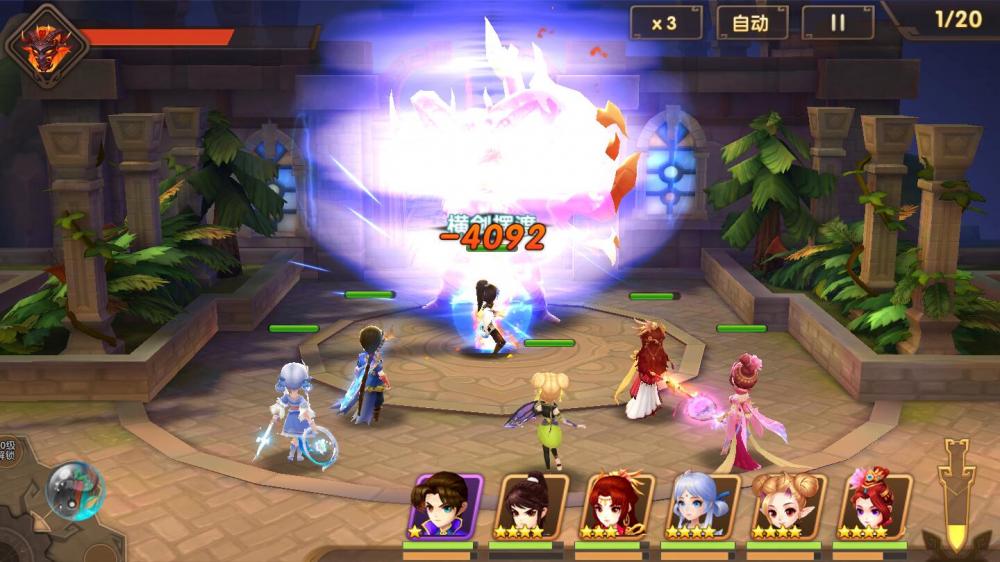Image resolution: width=1000 pixels, height=562 pixels.
Task: Enable auto battle with the 自动 button
Action: (x=751, y=23)
